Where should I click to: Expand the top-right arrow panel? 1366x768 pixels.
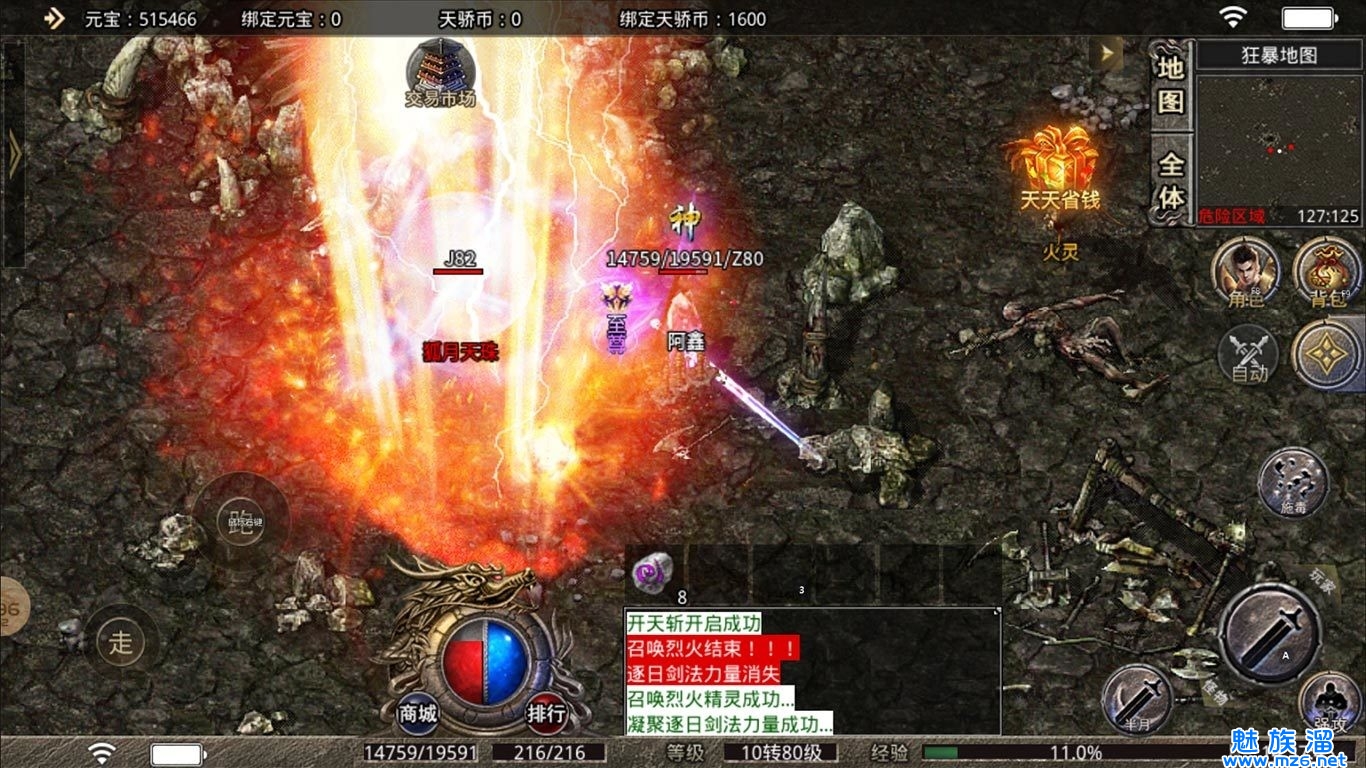pos(1106,53)
